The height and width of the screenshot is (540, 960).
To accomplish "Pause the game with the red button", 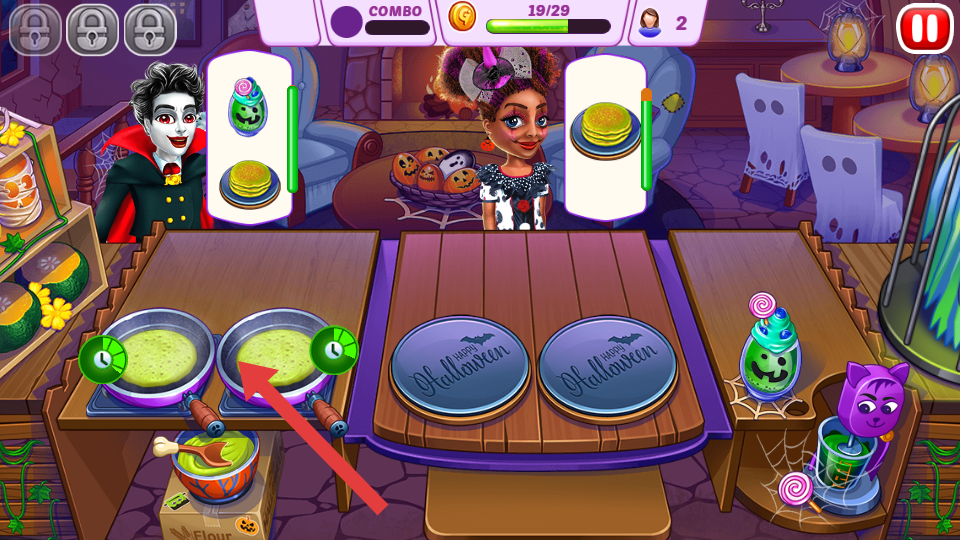I will (x=925, y=28).
